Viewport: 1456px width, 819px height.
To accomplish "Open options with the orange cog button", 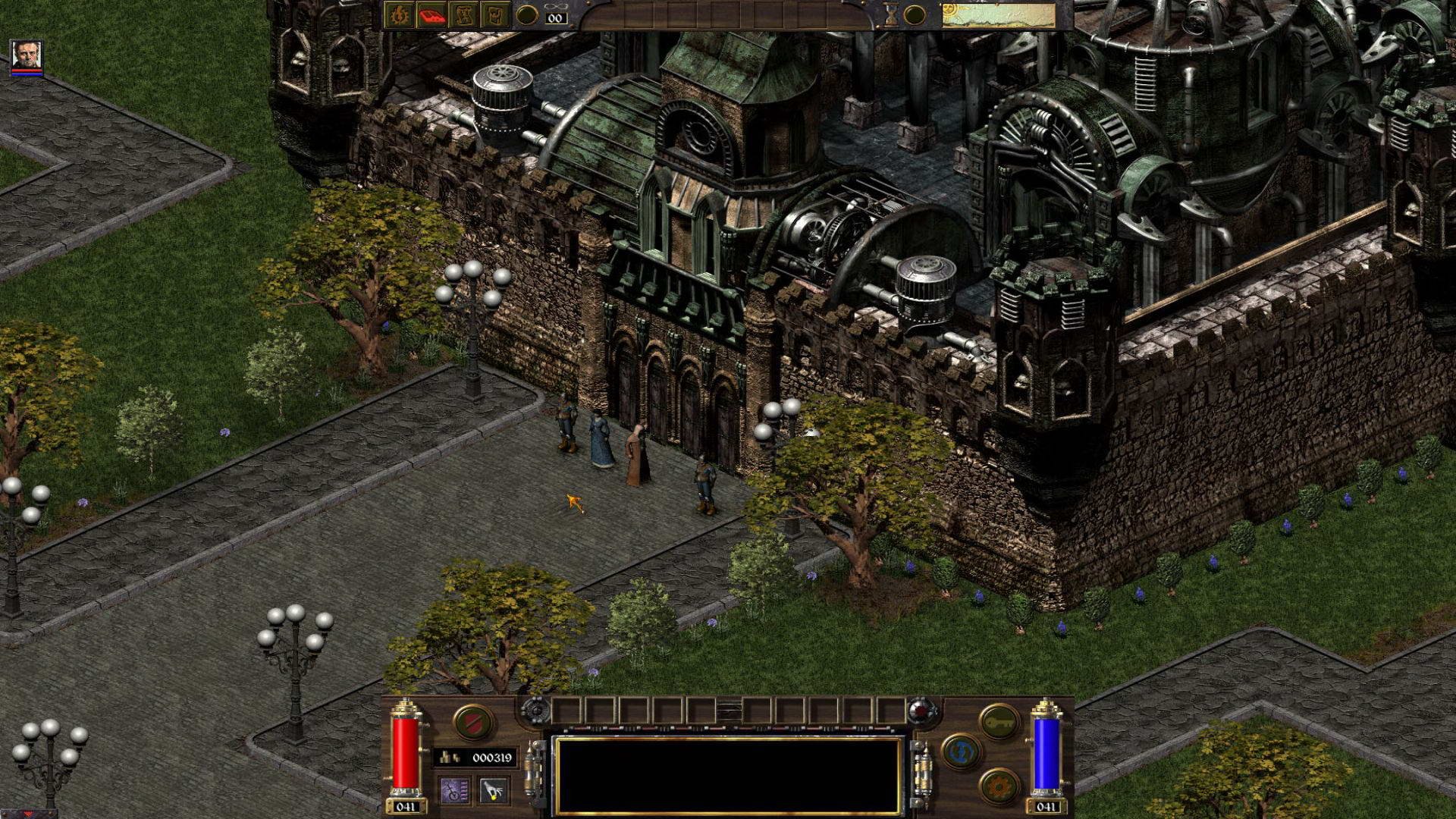I will pyautogui.click(x=999, y=786).
